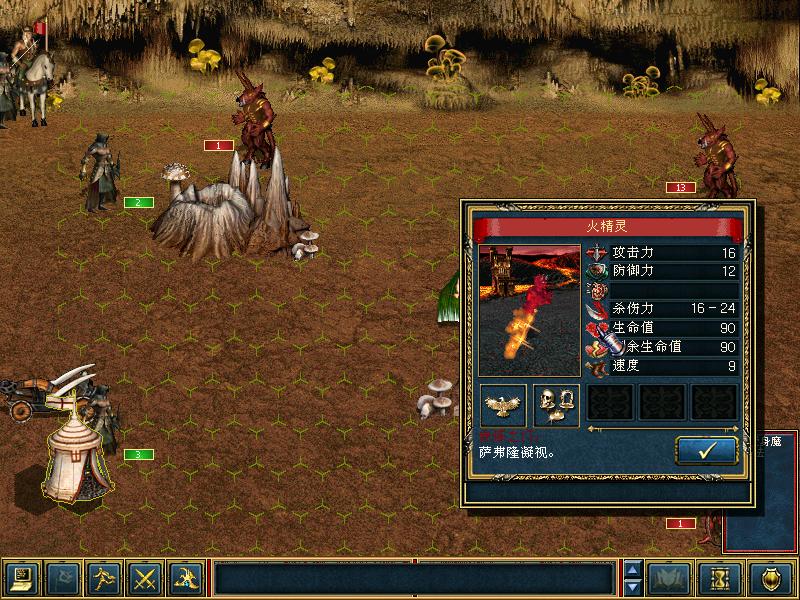800x600 pixels.
Task: Click the wizard figure button beside crossed swords
Action: coord(186,578)
